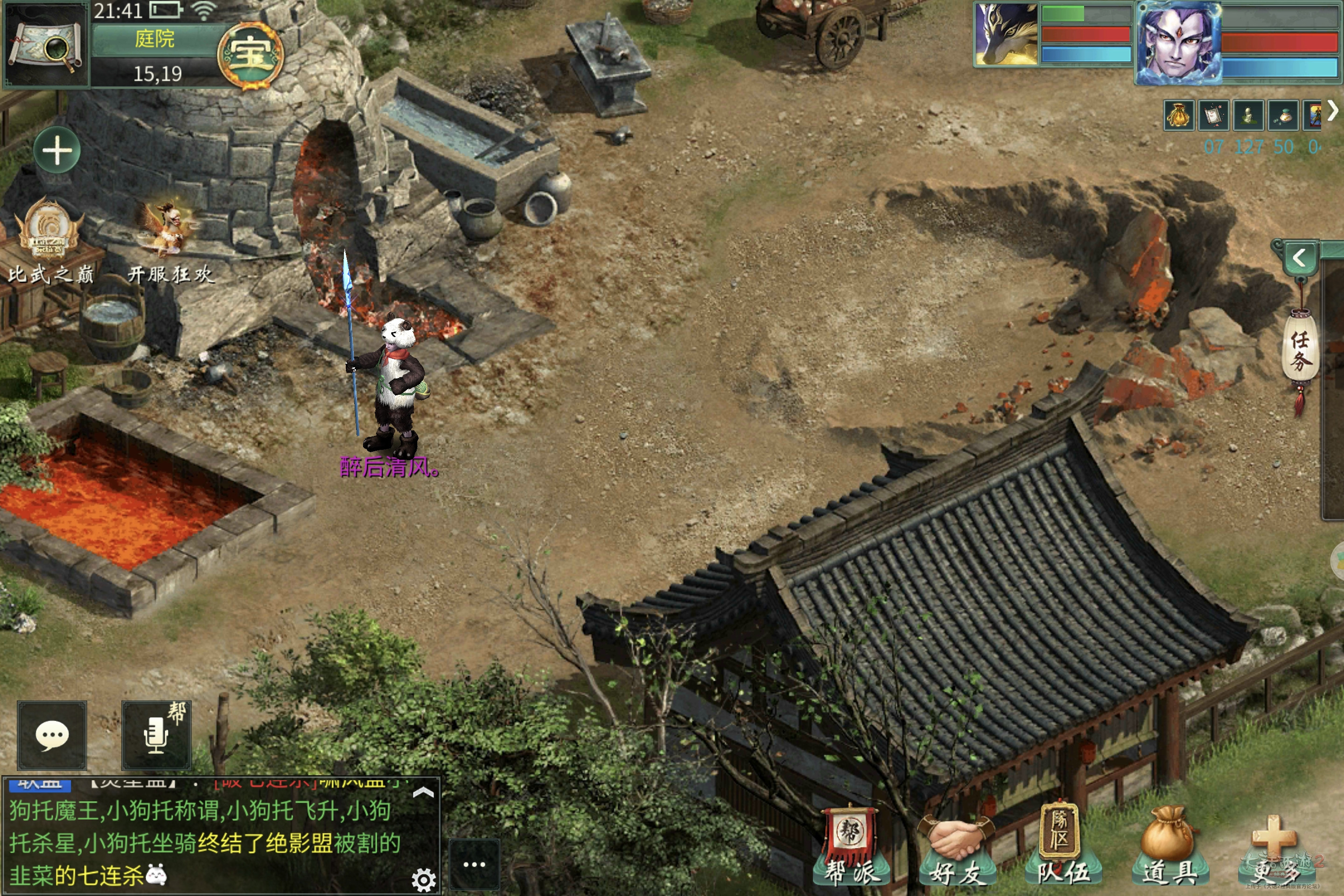The image size is (1344, 896).
Task: Open the purple-haired character portrait
Action: [1178, 43]
